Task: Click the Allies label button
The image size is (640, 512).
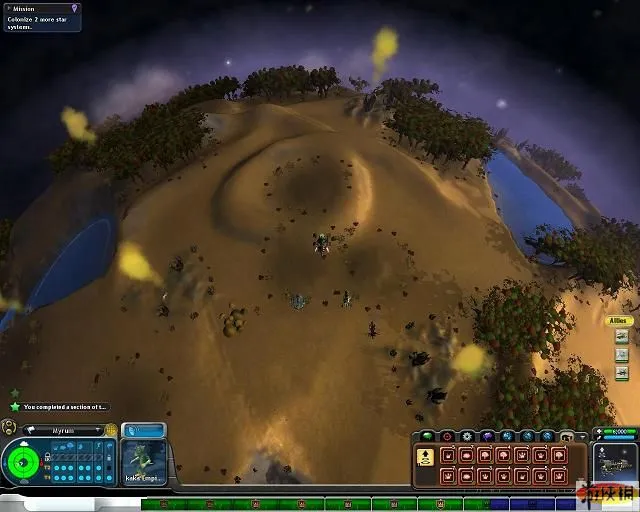Action: click(x=618, y=321)
